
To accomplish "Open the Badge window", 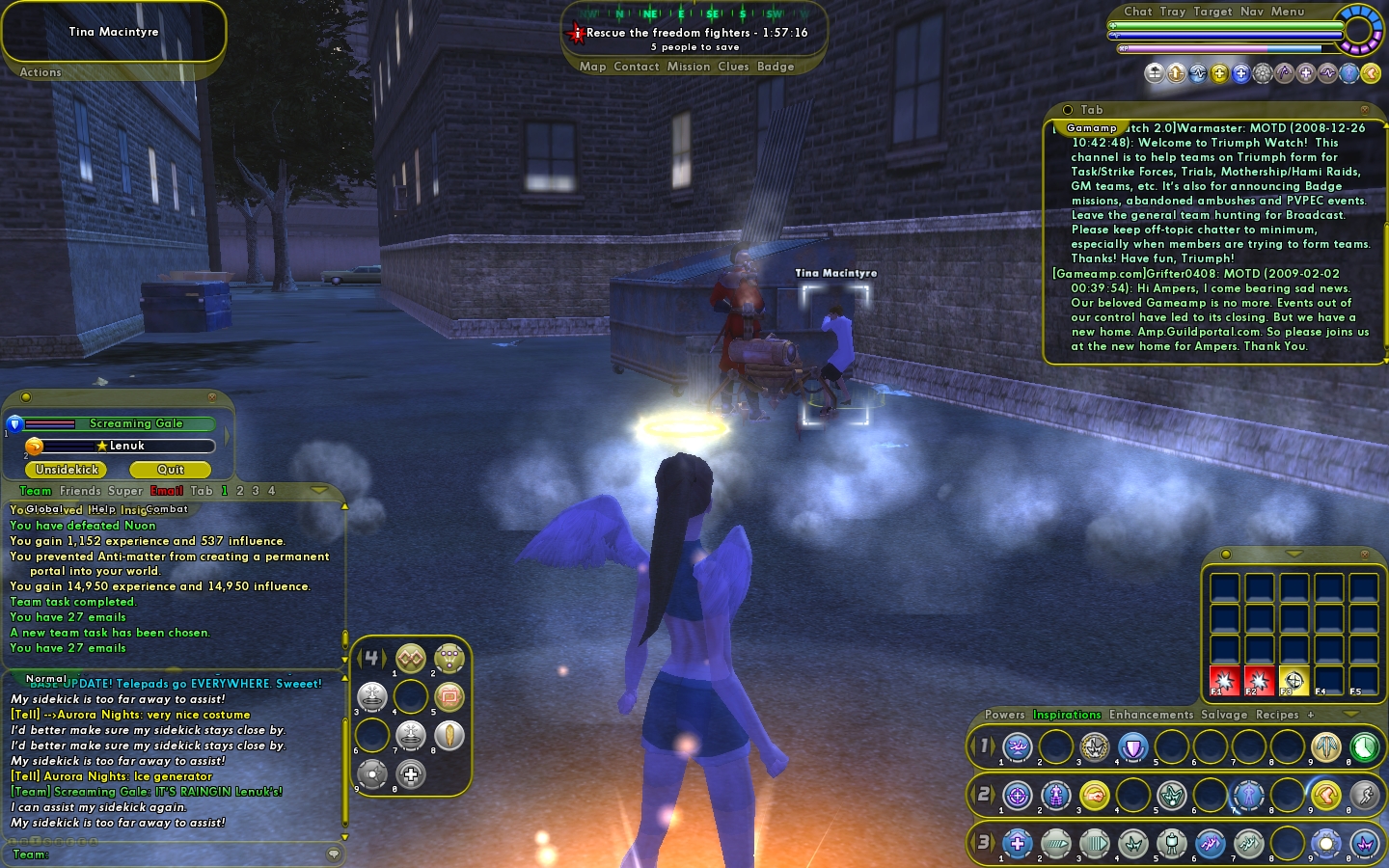I will (776, 67).
